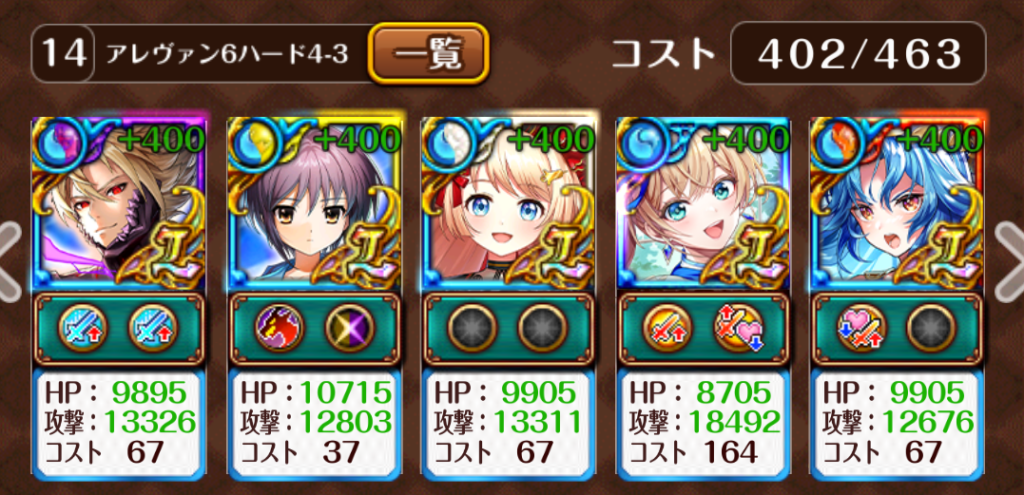Select the party name アレヴァン6ハード4-3
Viewport: 1024px width, 495px height.
click(x=228, y=53)
